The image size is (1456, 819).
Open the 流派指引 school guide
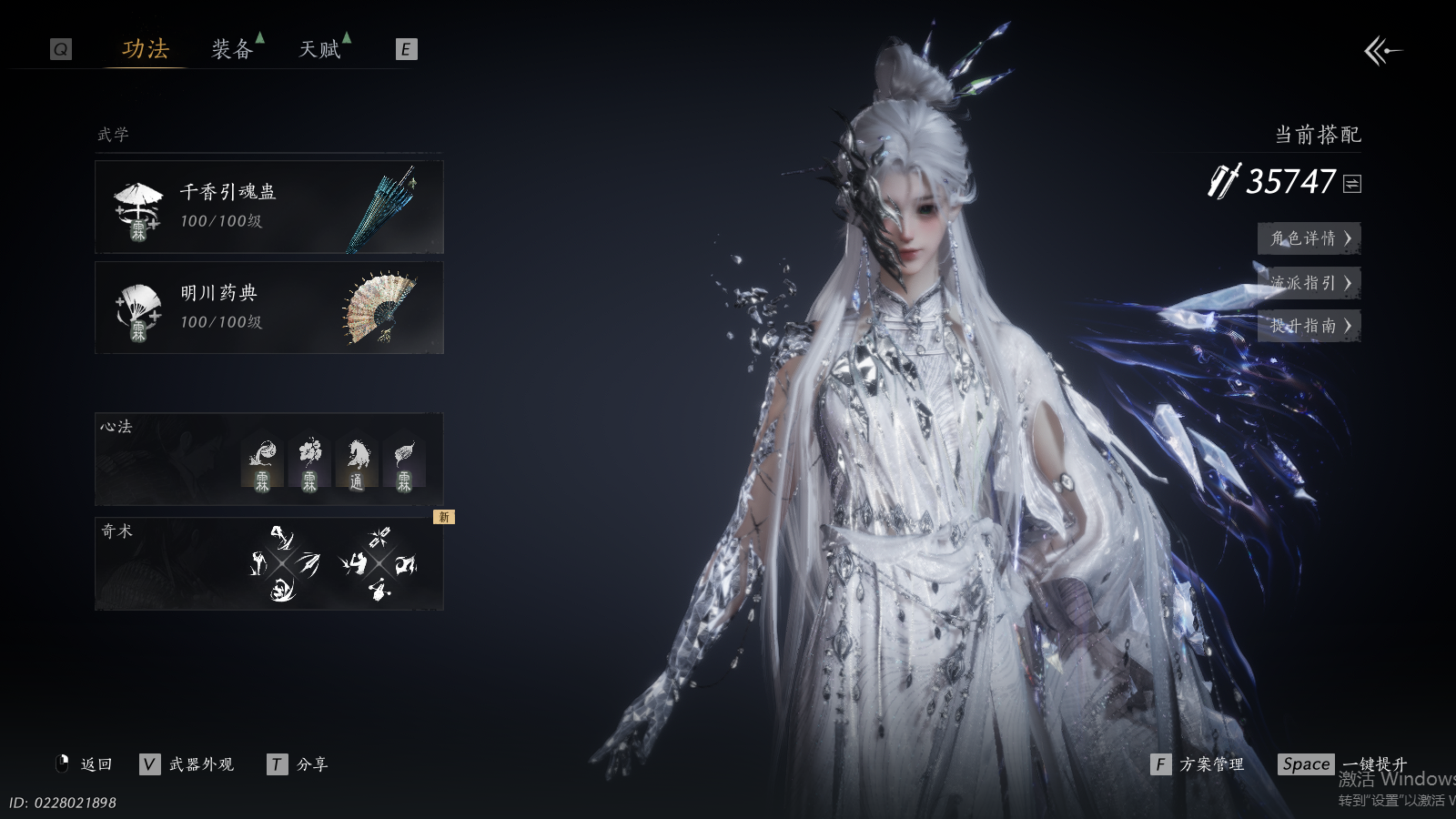(x=1309, y=283)
